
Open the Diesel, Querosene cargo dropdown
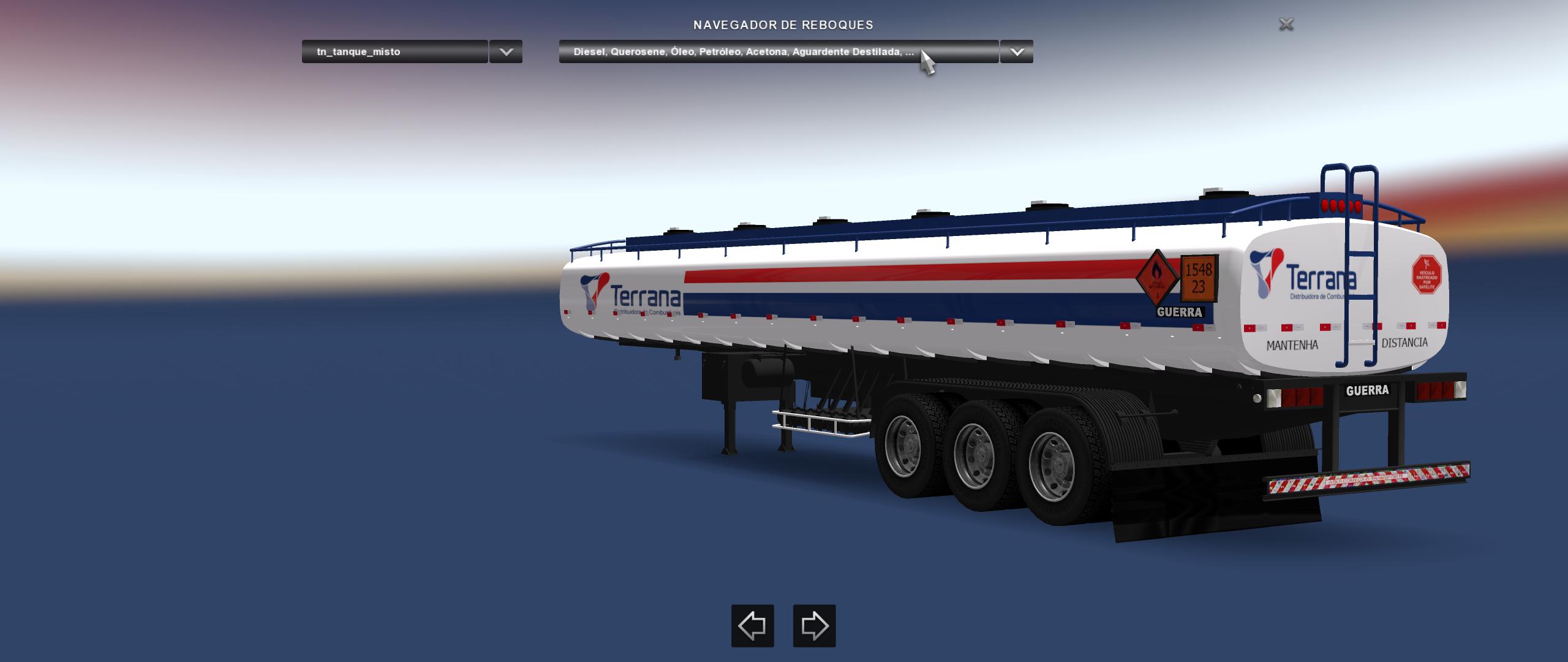click(778, 51)
